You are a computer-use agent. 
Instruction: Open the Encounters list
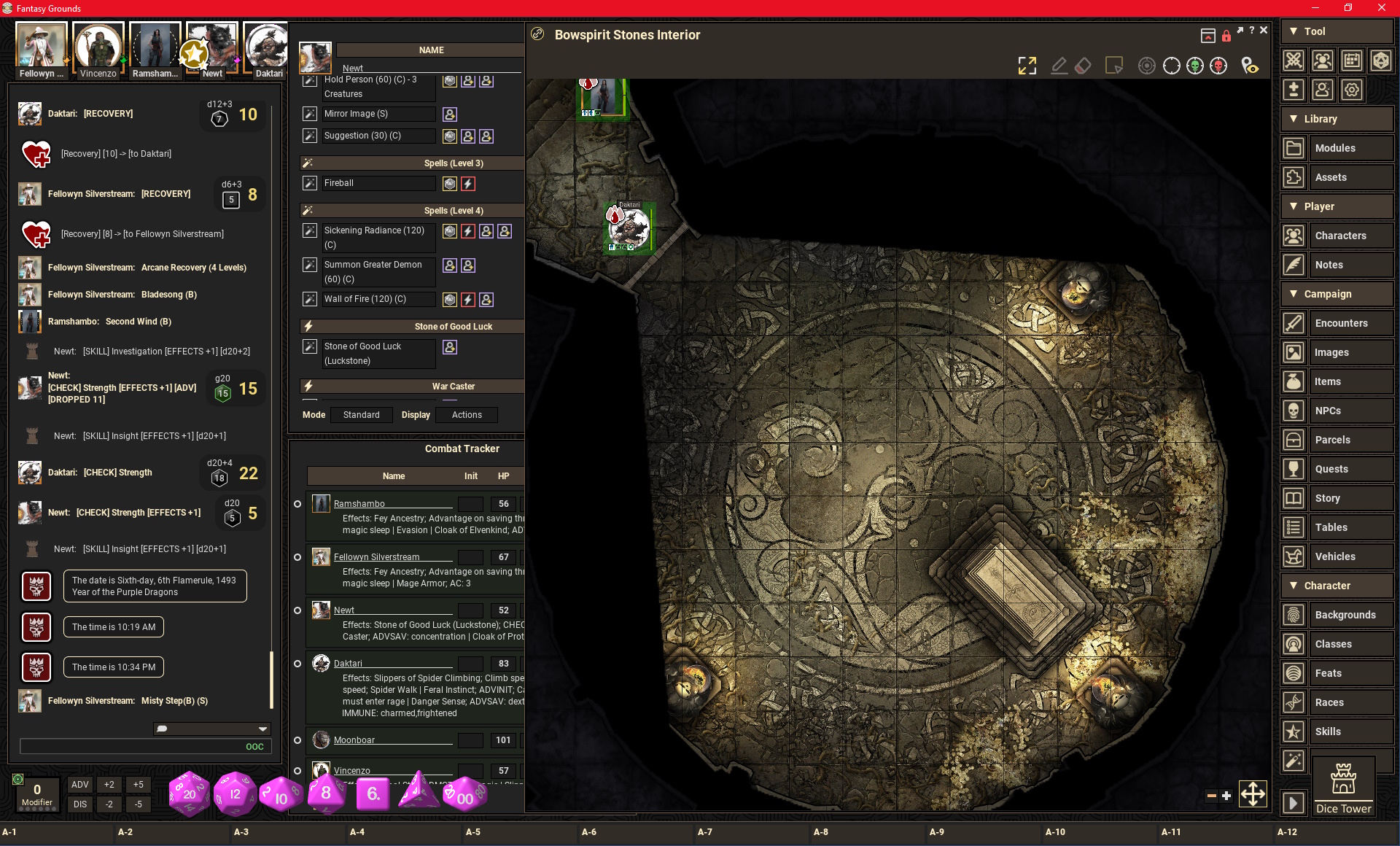pos(1341,323)
